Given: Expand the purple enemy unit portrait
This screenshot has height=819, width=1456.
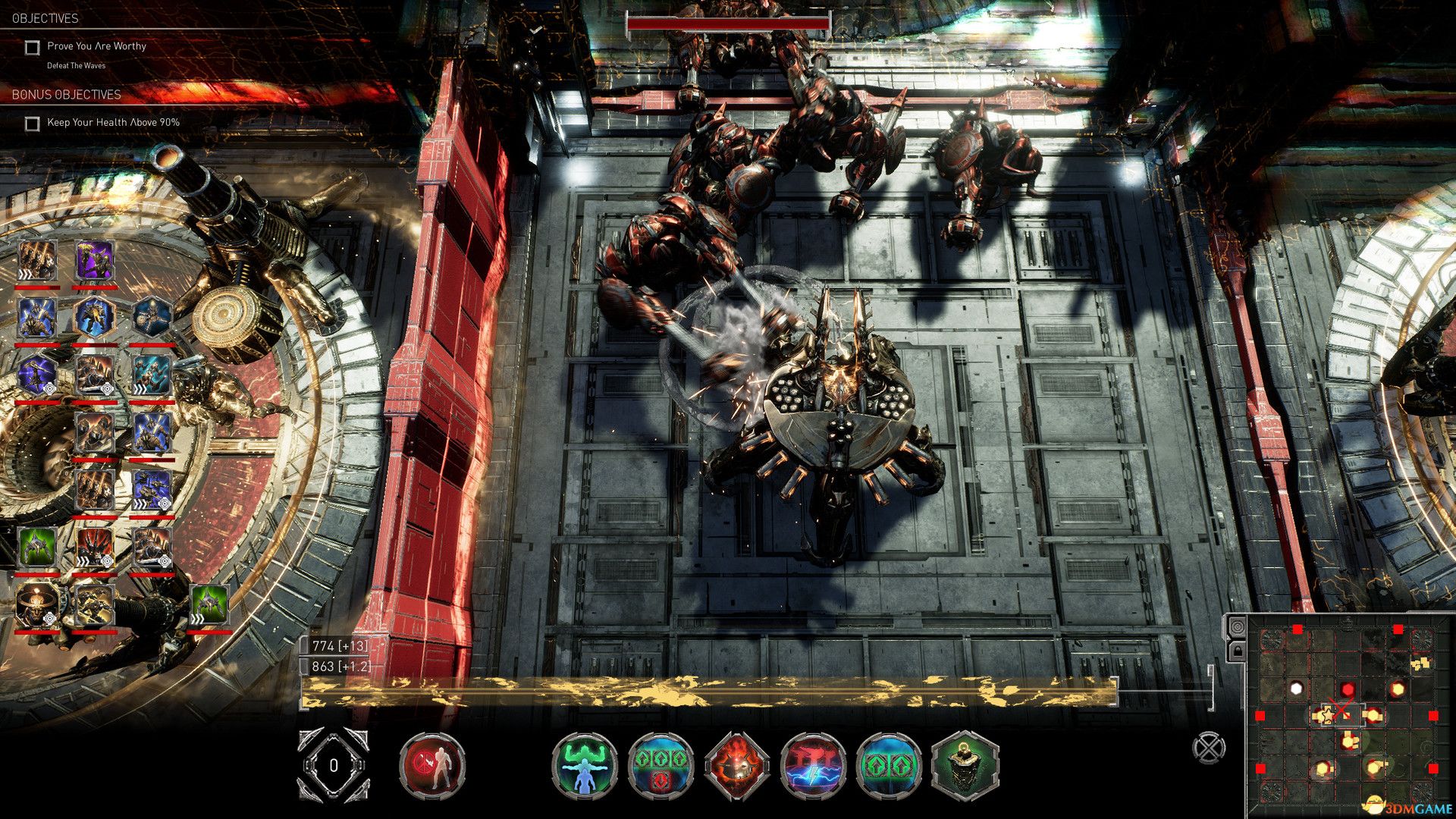Looking at the screenshot, I should click(94, 262).
